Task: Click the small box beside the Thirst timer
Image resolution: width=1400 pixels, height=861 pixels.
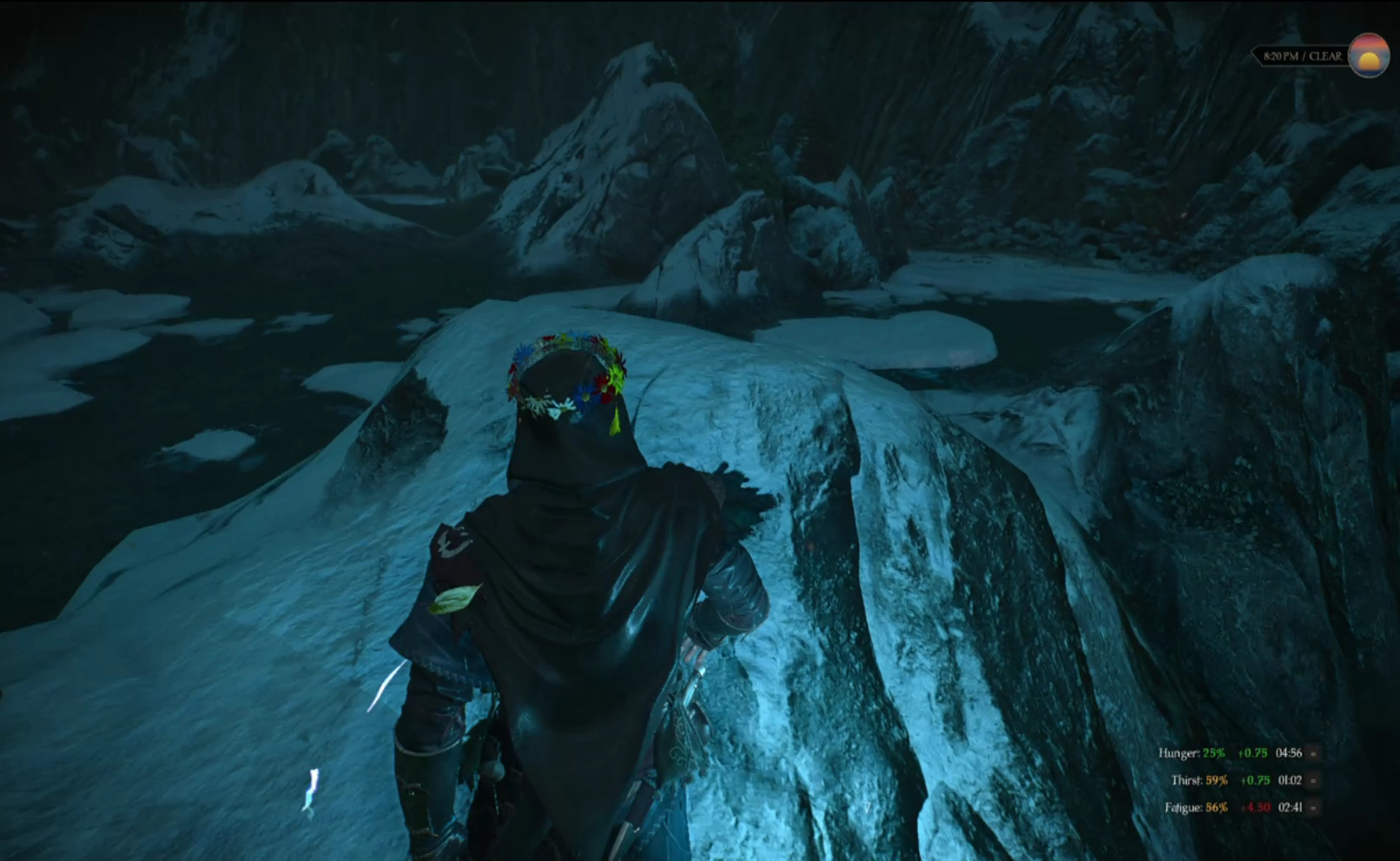Action: tap(1313, 780)
